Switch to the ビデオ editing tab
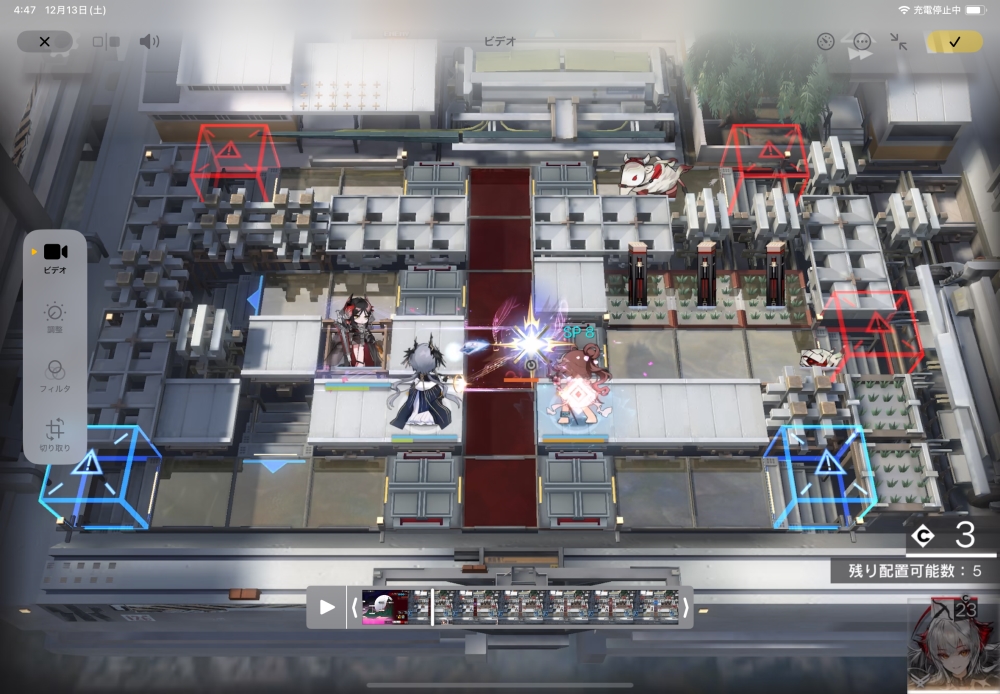 (55, 256)
